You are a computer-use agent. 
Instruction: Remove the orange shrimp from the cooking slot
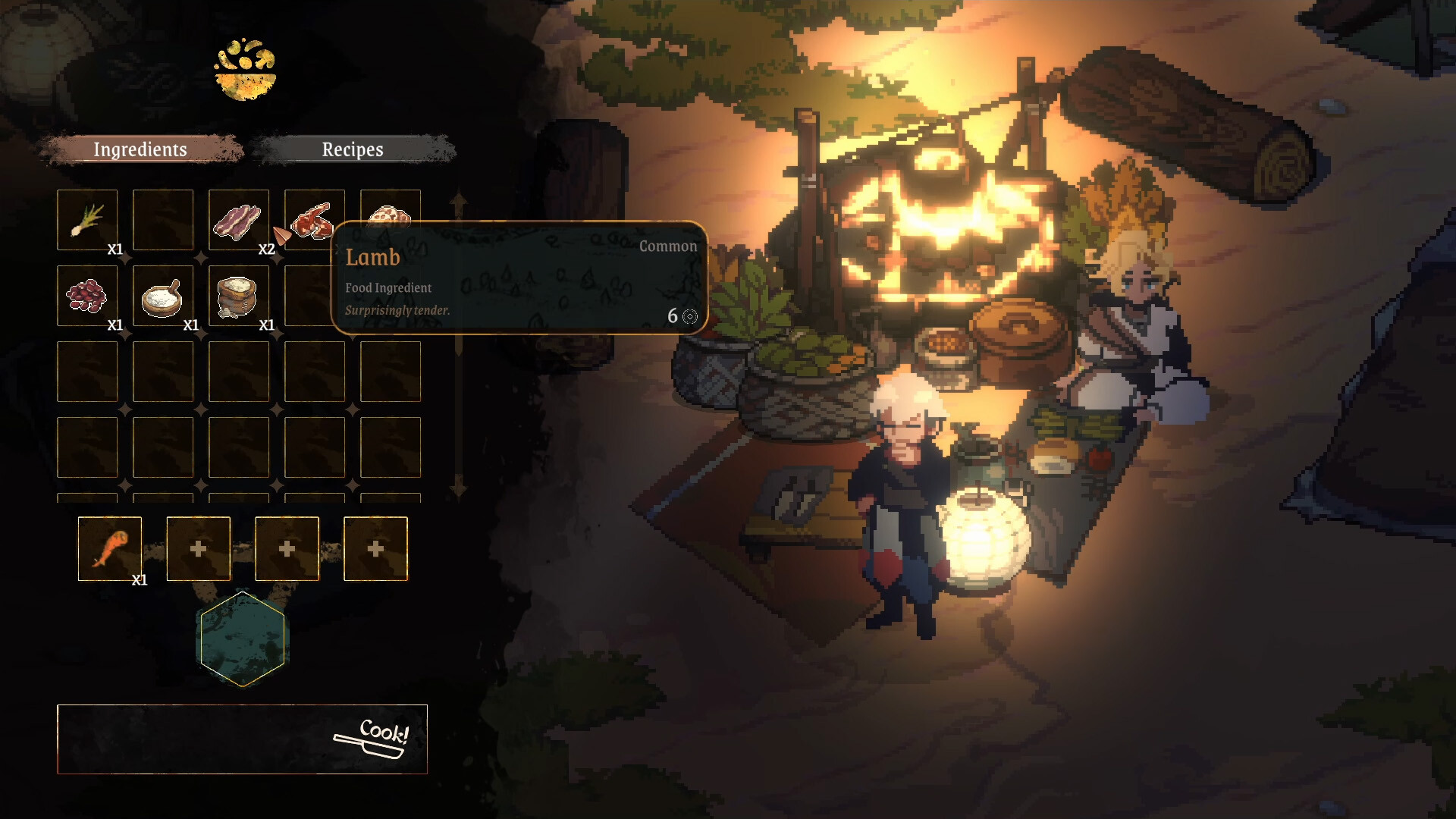[x=110, y=548]
